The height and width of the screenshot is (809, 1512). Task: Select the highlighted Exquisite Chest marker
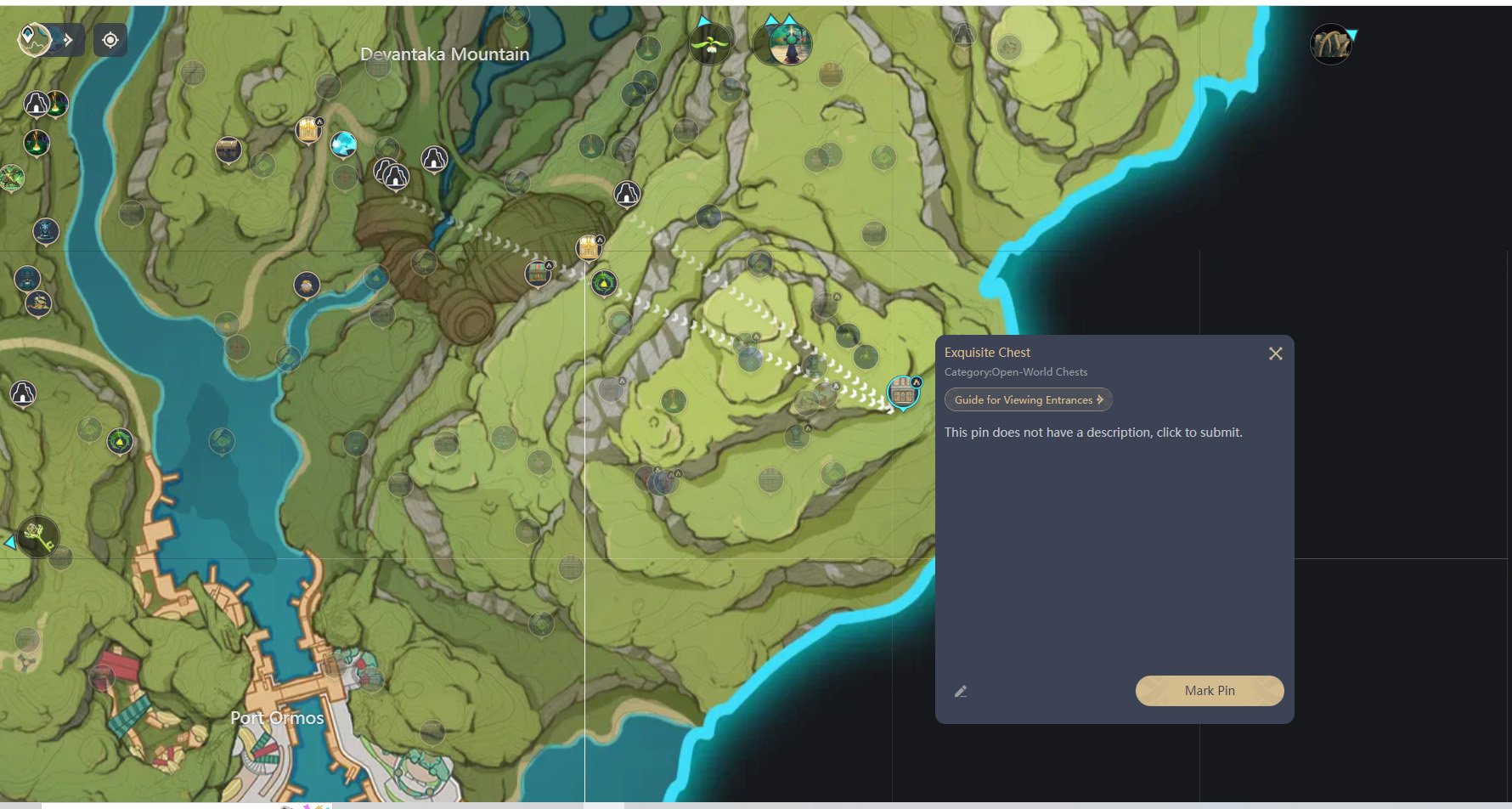tap(903, 392)
